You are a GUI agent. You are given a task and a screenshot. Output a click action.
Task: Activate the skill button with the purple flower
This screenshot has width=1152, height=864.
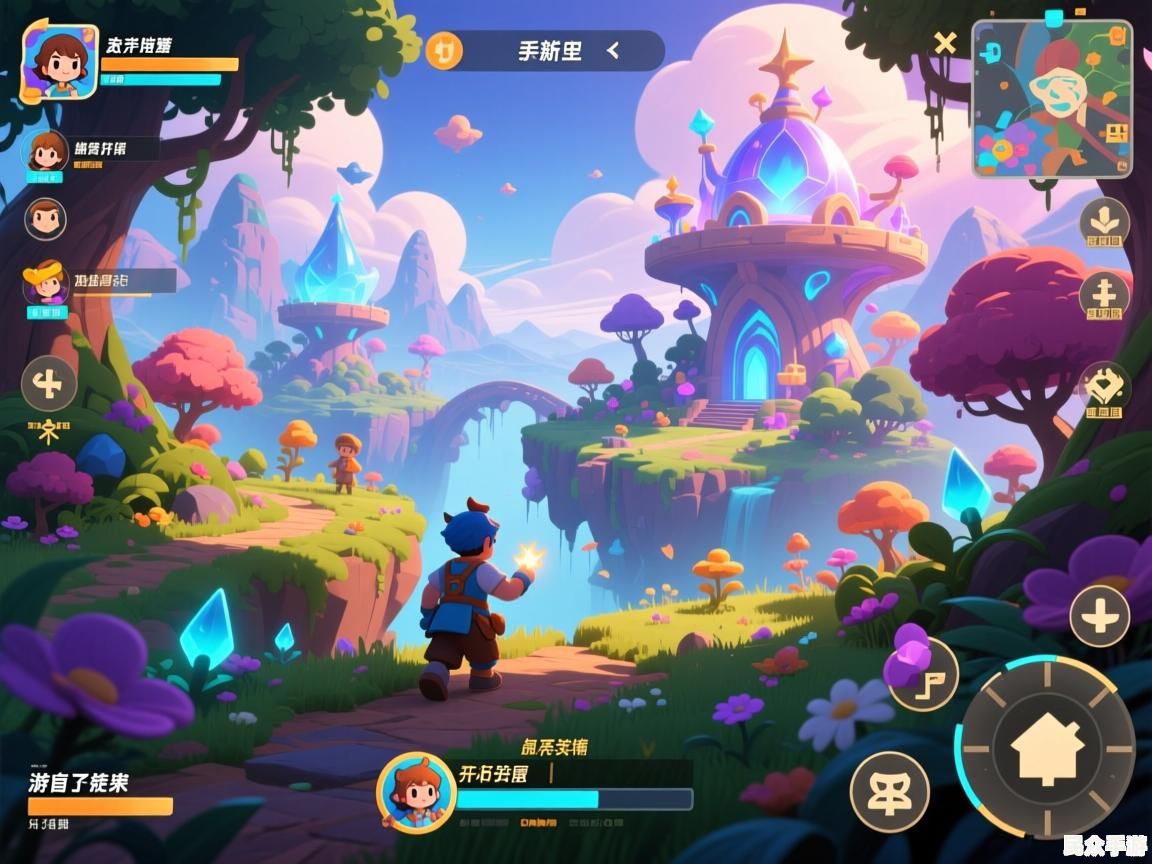click(x=922, y=672)
